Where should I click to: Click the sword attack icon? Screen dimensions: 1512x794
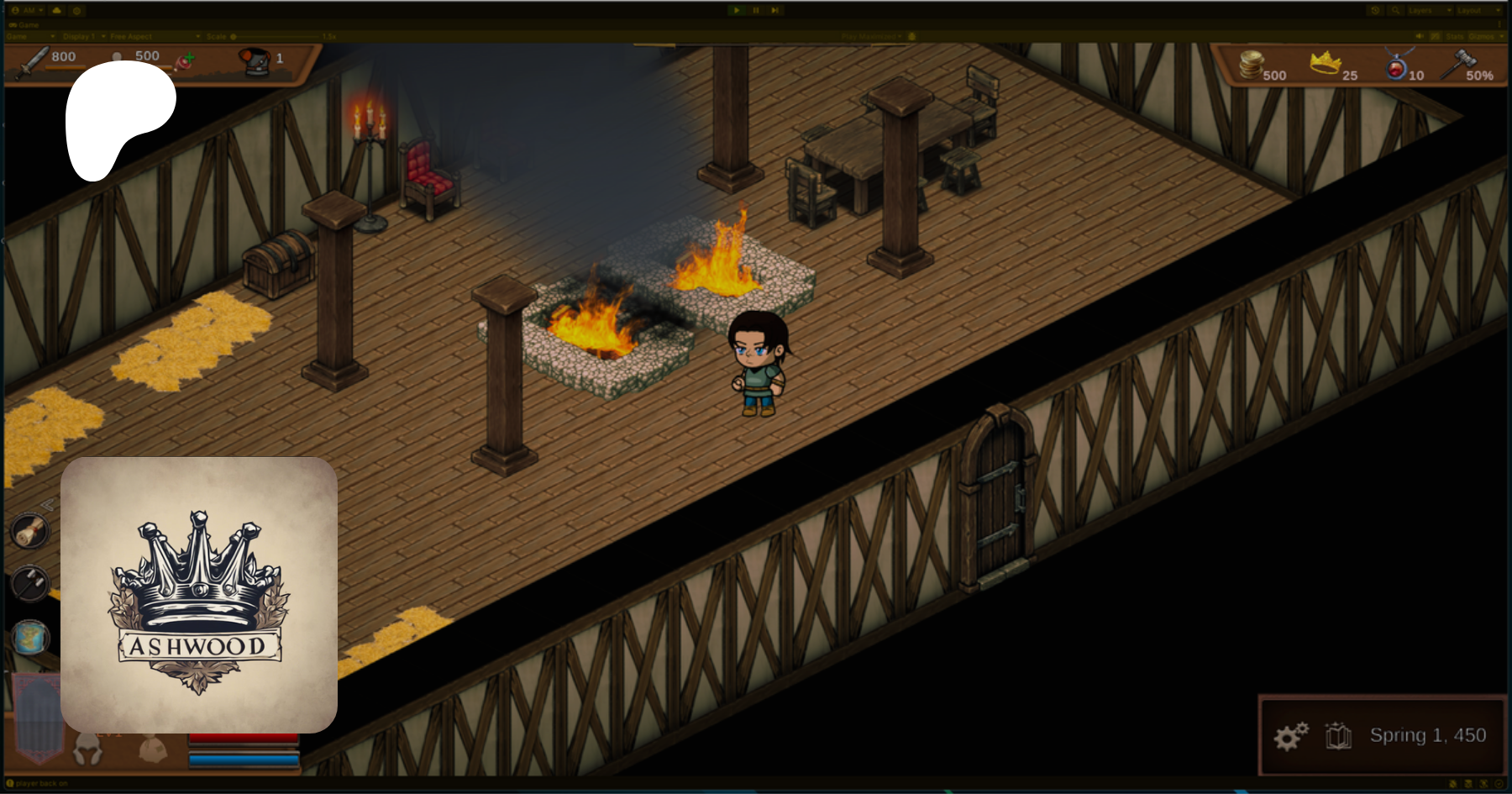[33, 62]
